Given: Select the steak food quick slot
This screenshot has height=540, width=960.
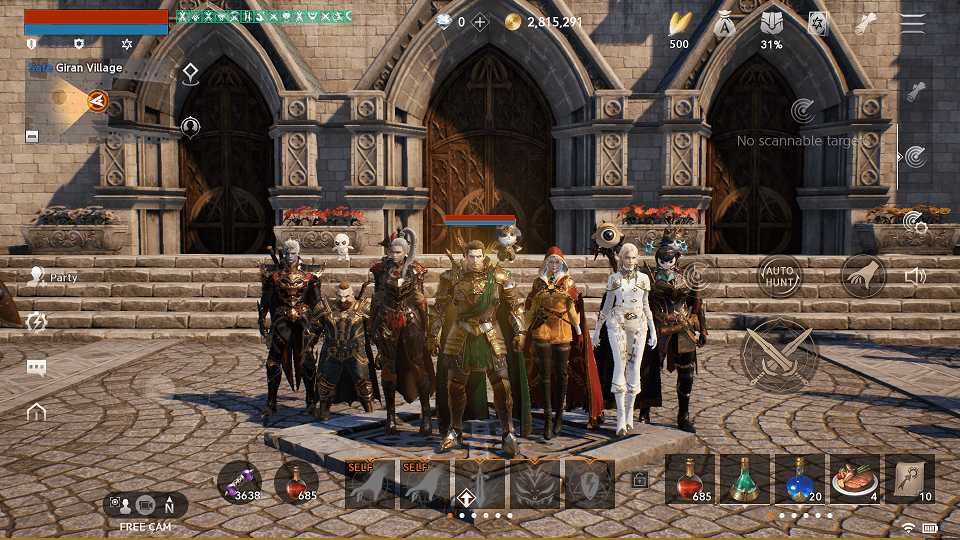Looking at the screenshot, I should pyautogui.click(x=854, y=479).
